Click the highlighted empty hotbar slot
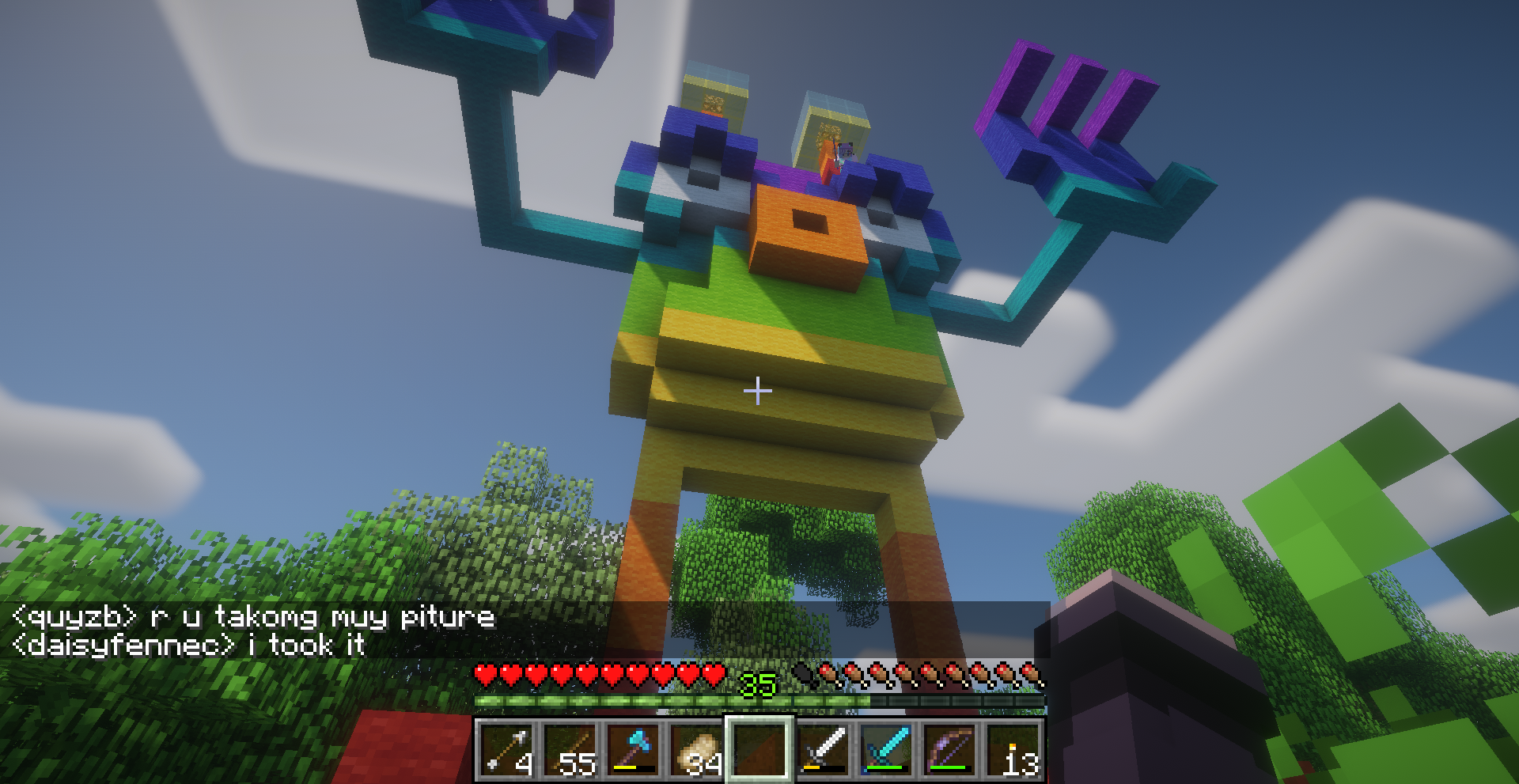 (x=759, y=749)
